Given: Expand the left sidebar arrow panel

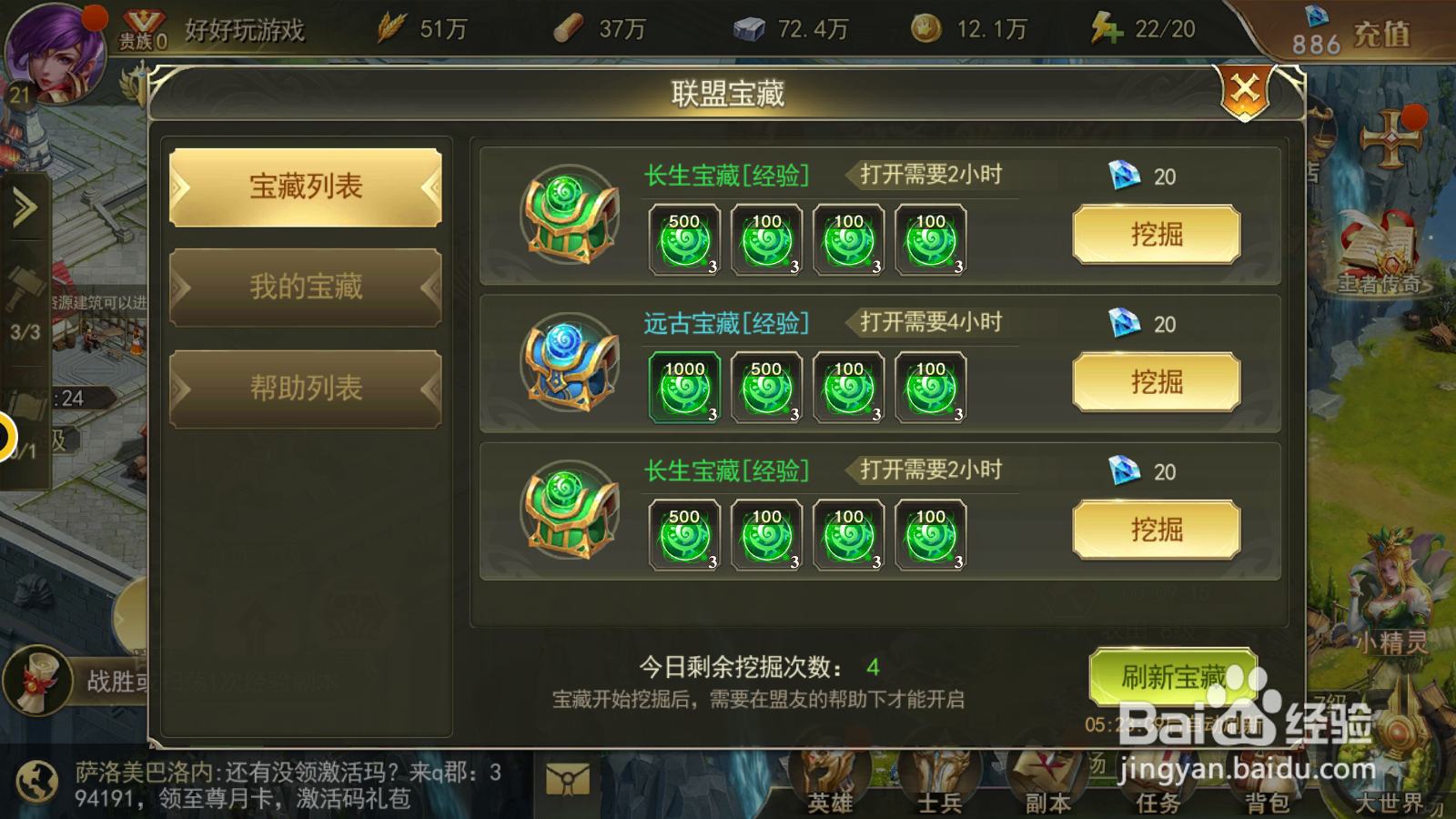Looking at the screenshot, I should [x=23, y=205].
